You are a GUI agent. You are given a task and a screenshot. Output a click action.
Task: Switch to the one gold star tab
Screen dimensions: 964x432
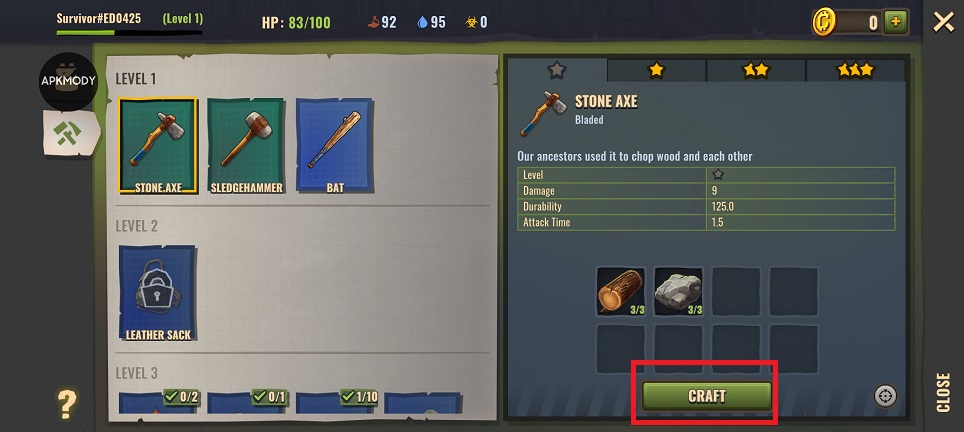click(x=656, y=70)
